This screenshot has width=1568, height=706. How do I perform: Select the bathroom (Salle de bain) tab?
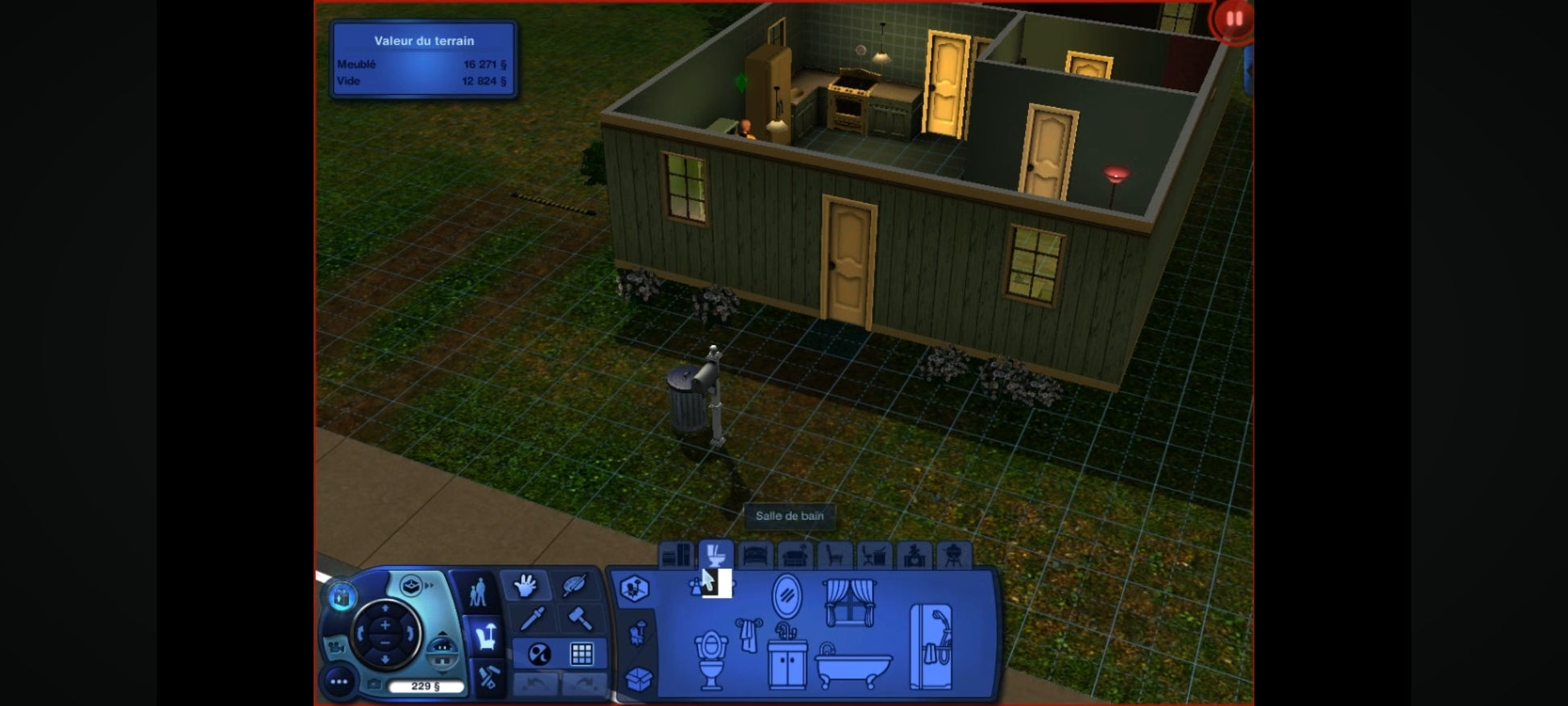point(715,555)
